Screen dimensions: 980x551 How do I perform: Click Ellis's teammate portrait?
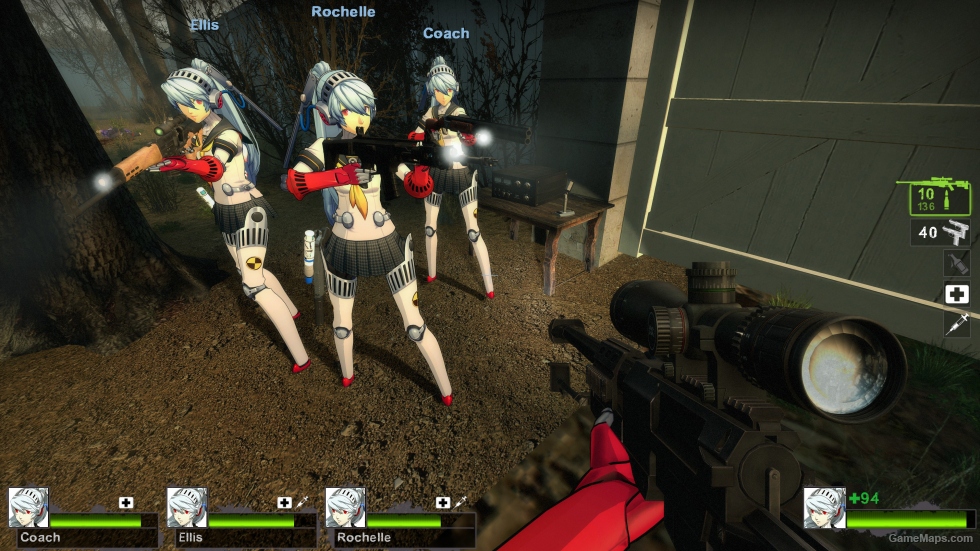(186, 507)
